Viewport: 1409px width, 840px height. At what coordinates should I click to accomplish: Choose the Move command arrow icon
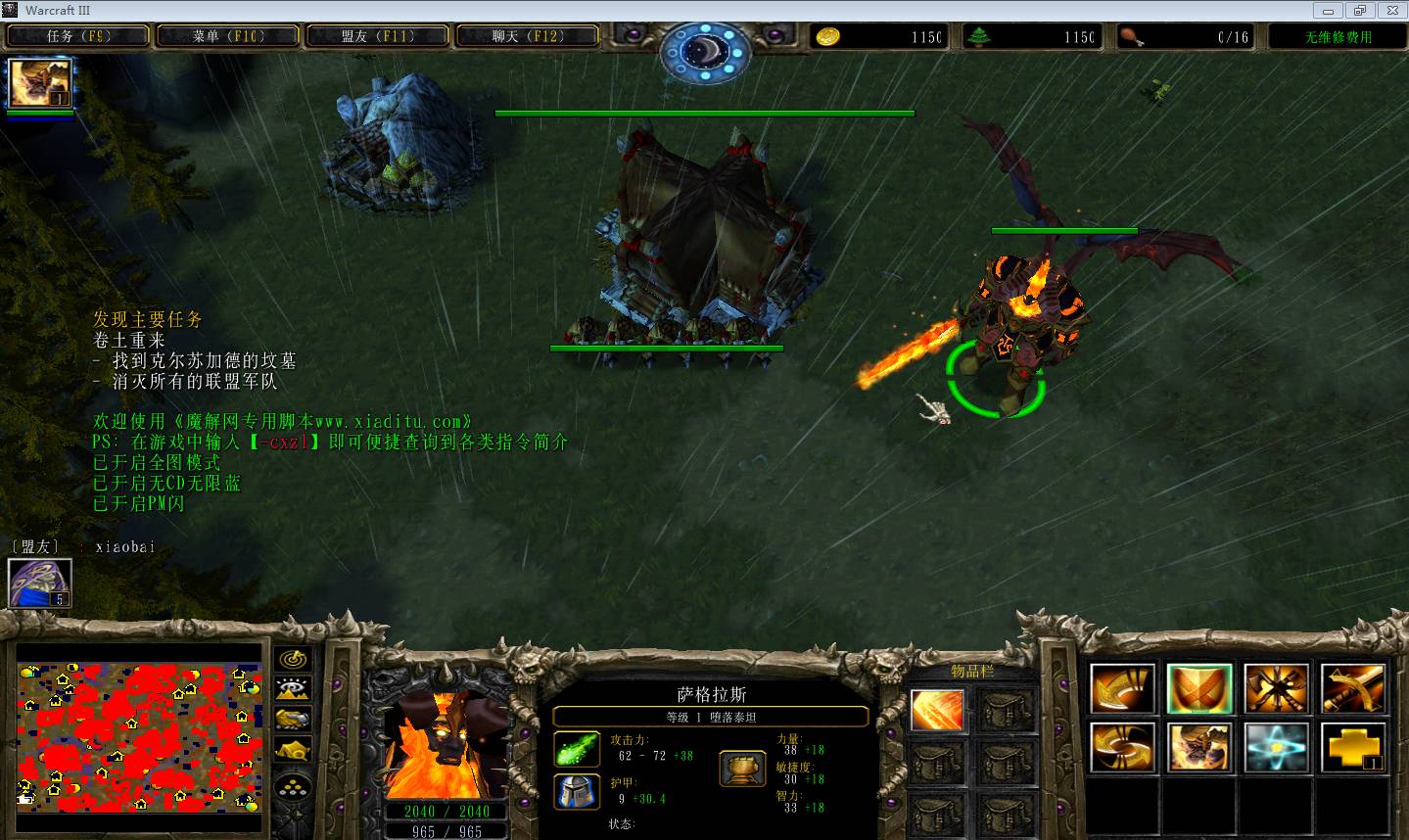pyautogui.click(x=1123, y=688)
